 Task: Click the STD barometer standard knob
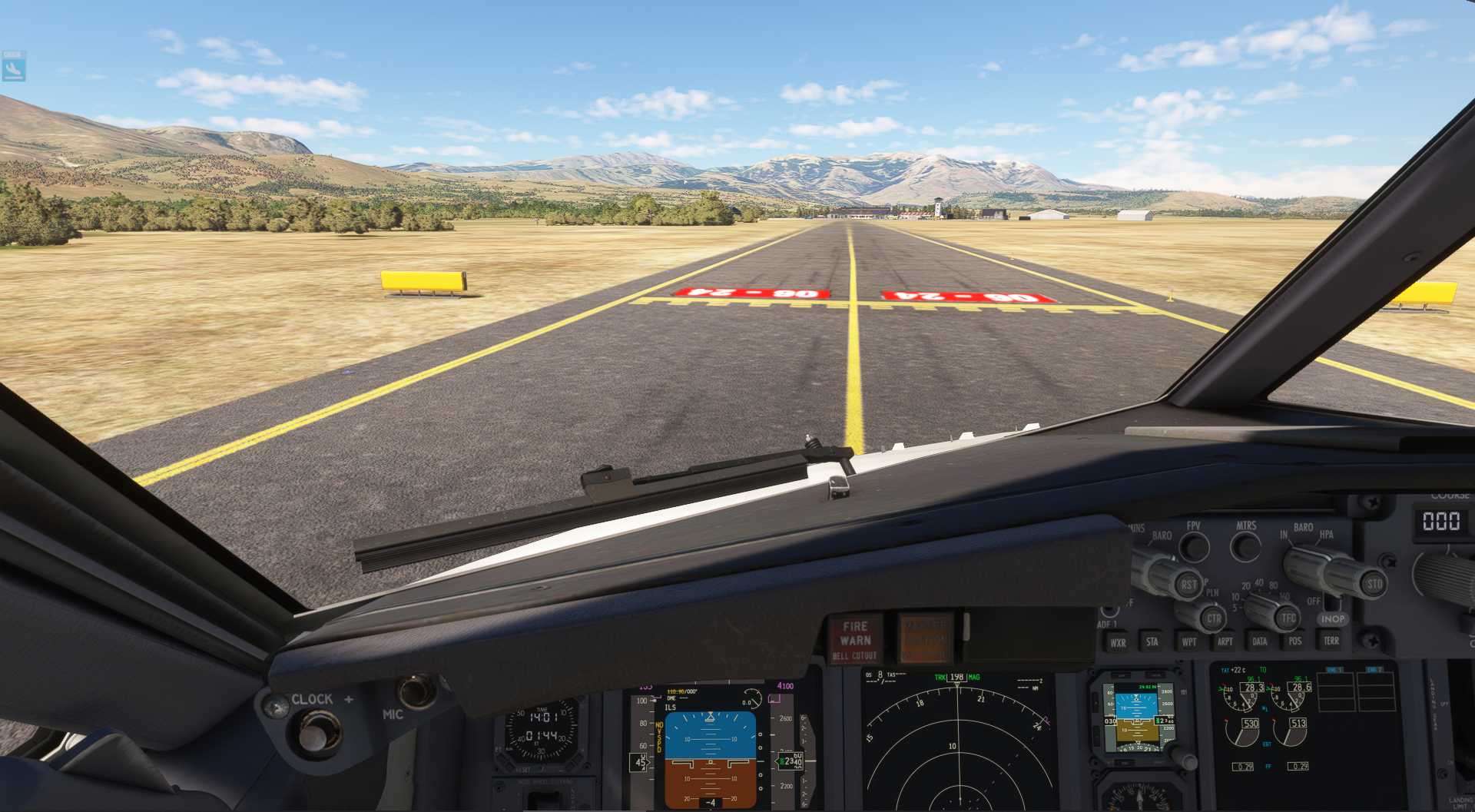point(1373,584)
